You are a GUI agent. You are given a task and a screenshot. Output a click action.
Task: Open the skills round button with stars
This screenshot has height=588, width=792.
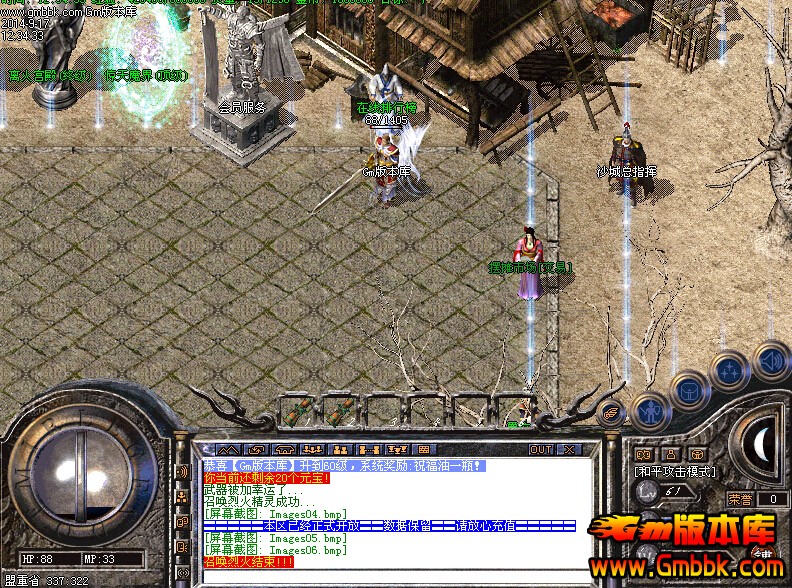coord(730,371)
